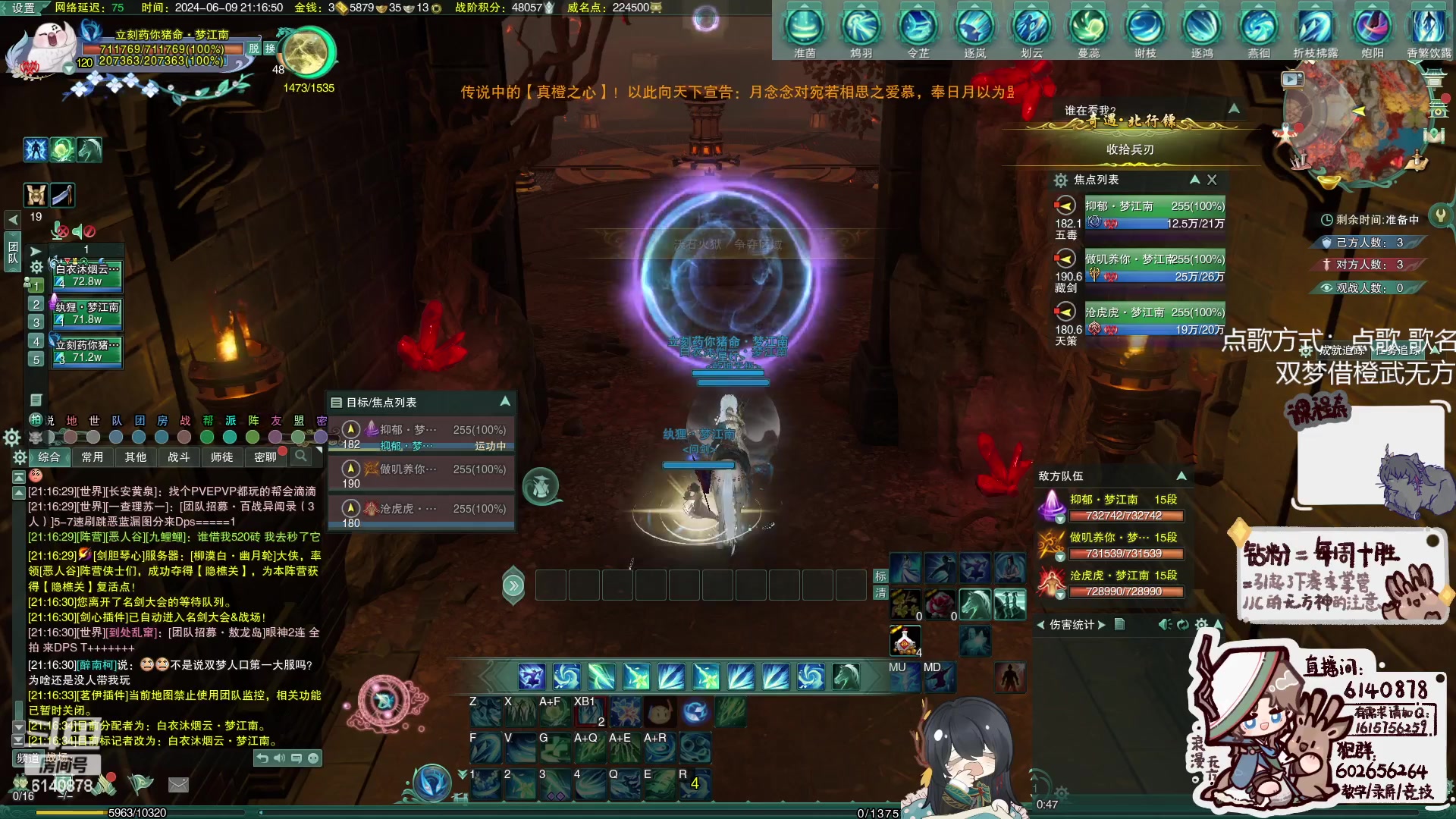Select 抑郁·梦江南 in the focus list

pyautogui.click(x=1139, y=214)
